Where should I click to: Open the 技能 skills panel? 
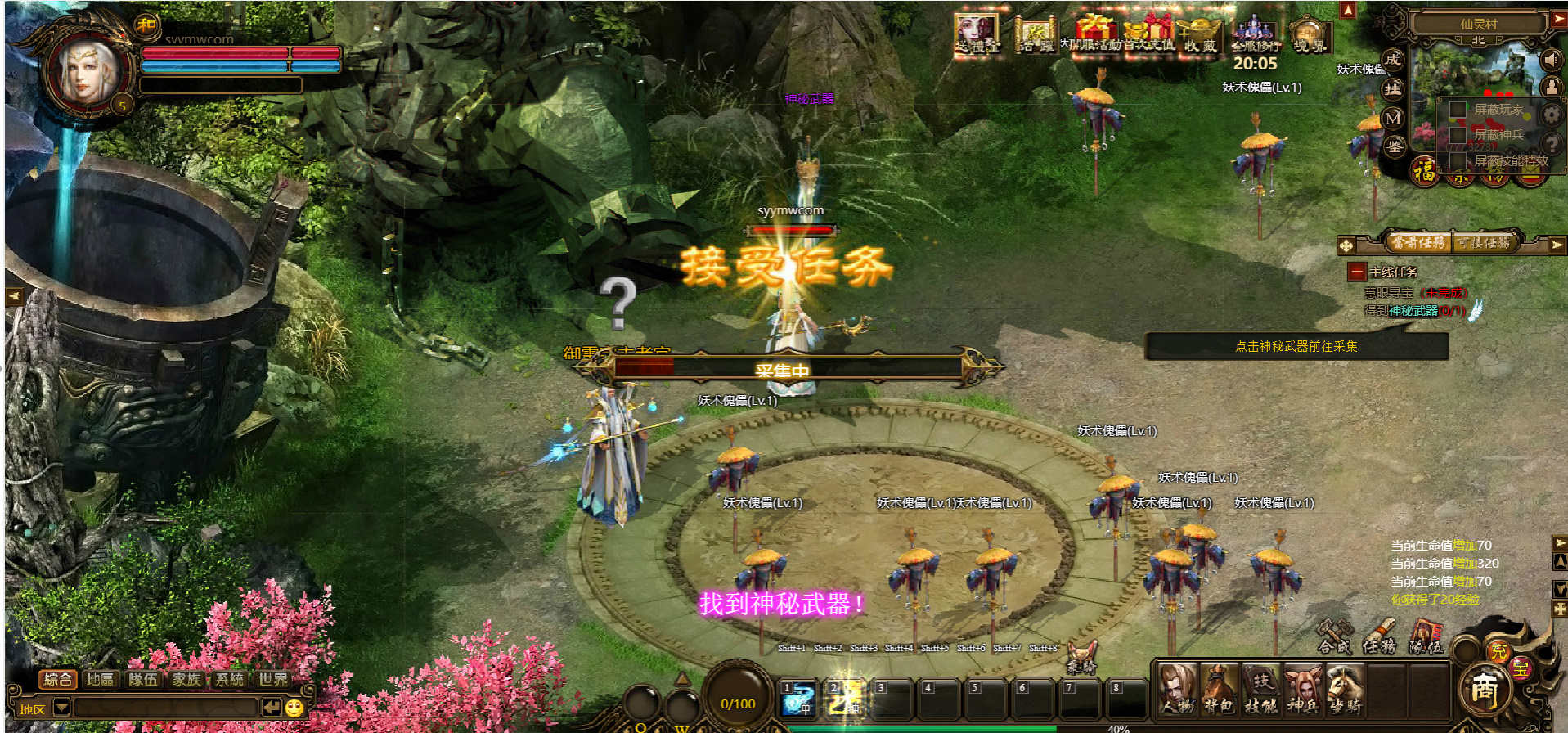pyautogui.click(x=1260, y=689)
